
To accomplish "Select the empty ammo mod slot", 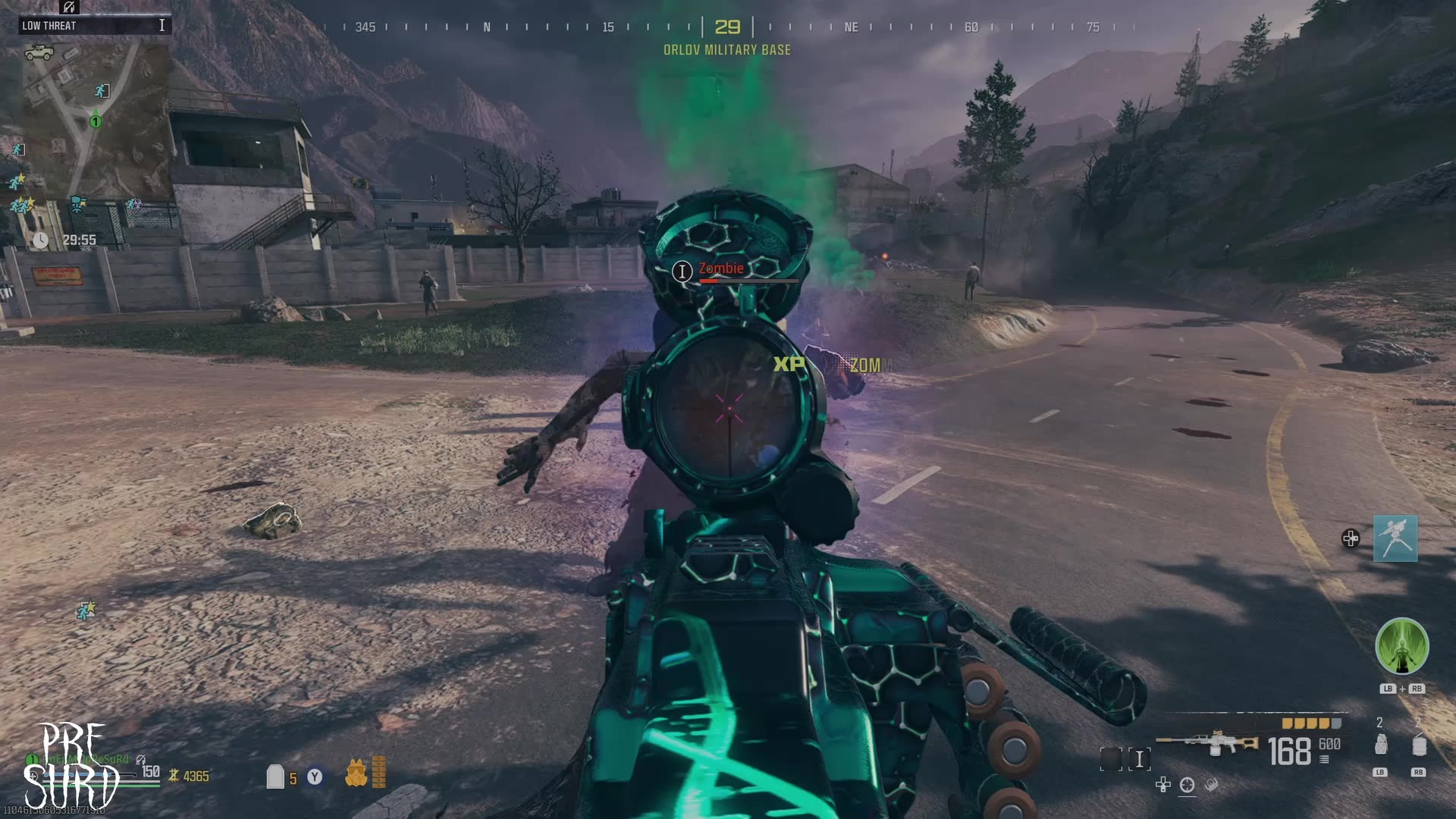I will 1110,758.
